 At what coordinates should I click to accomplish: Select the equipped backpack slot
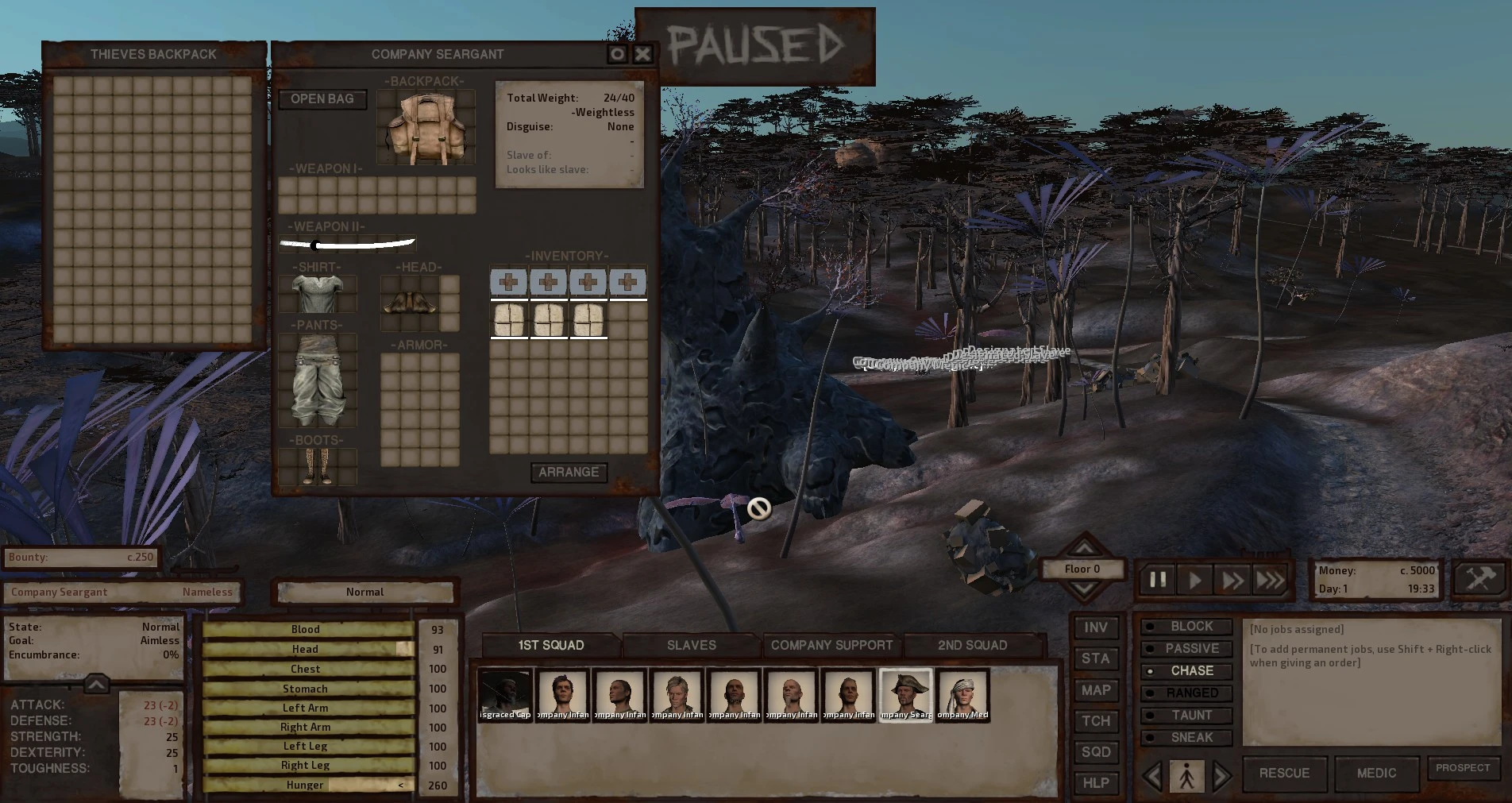(x=425, y=129)
